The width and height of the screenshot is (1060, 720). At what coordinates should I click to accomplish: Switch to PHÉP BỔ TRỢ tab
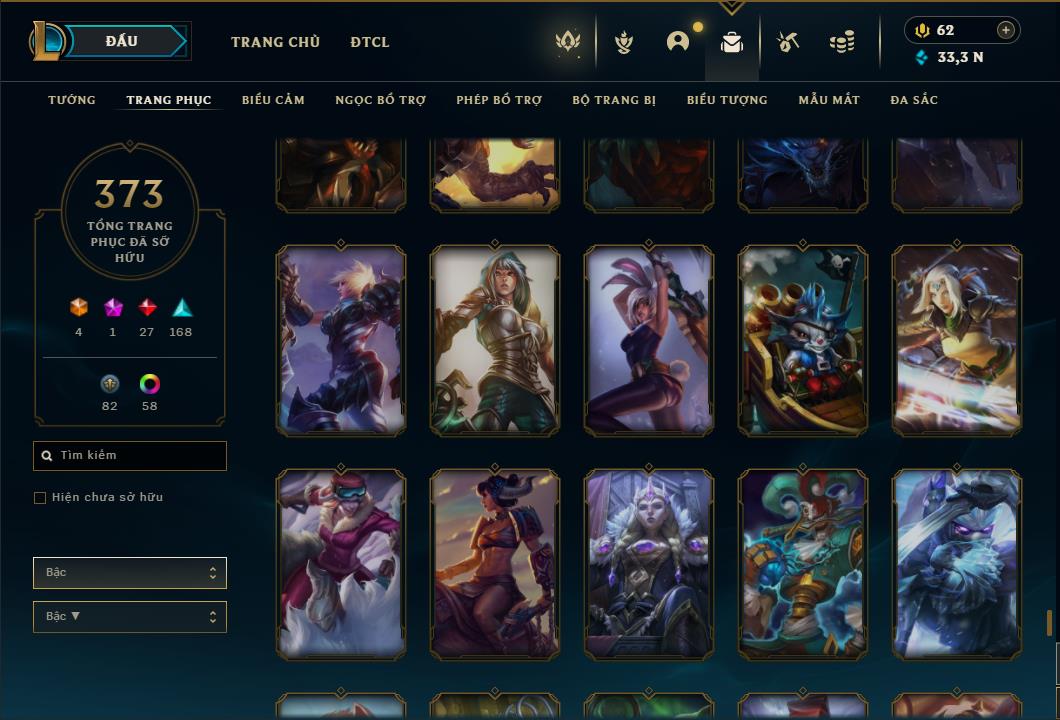[x=499, y=100]
